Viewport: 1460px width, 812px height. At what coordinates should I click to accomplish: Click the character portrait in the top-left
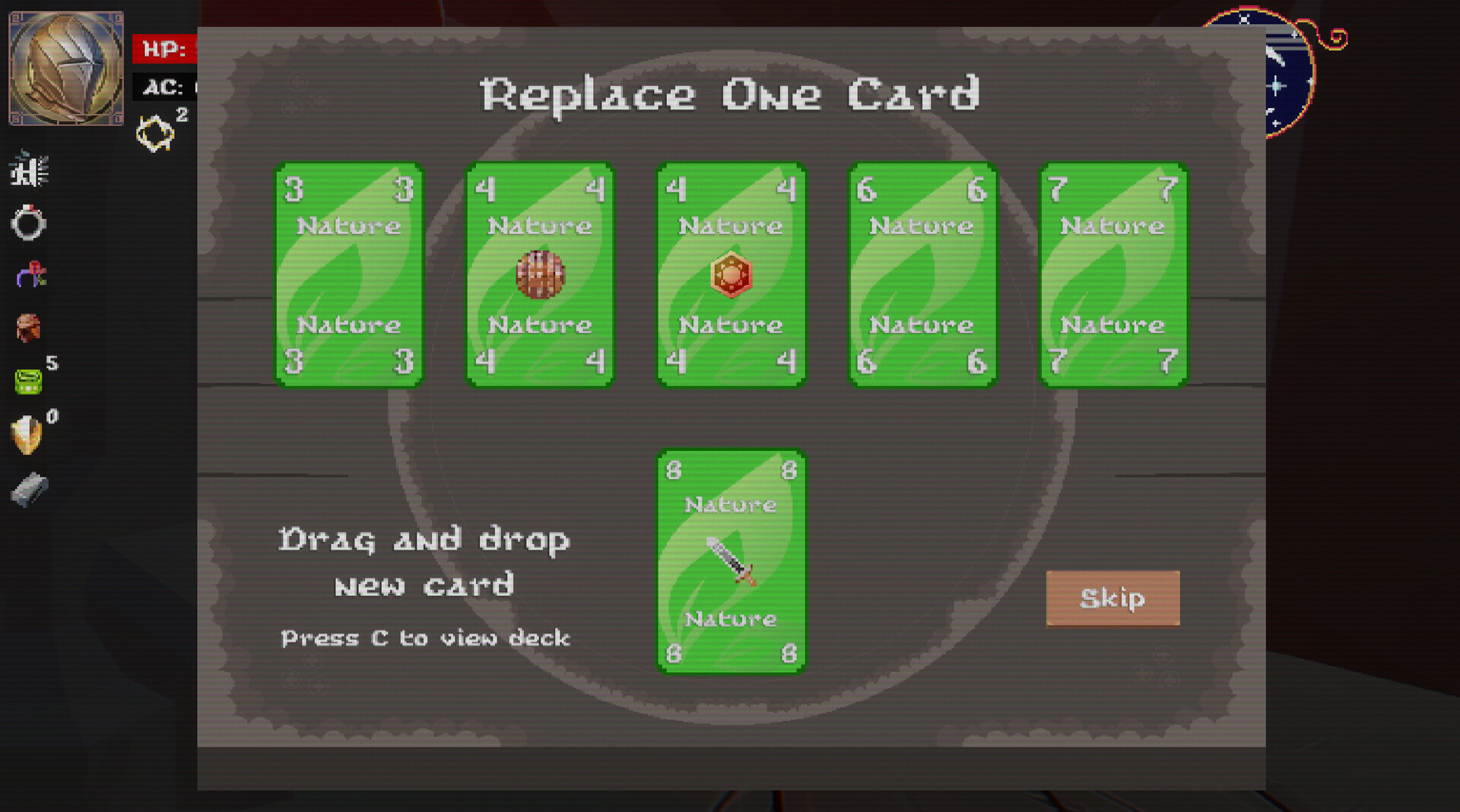pyautogui.click(x=65, y=67)
